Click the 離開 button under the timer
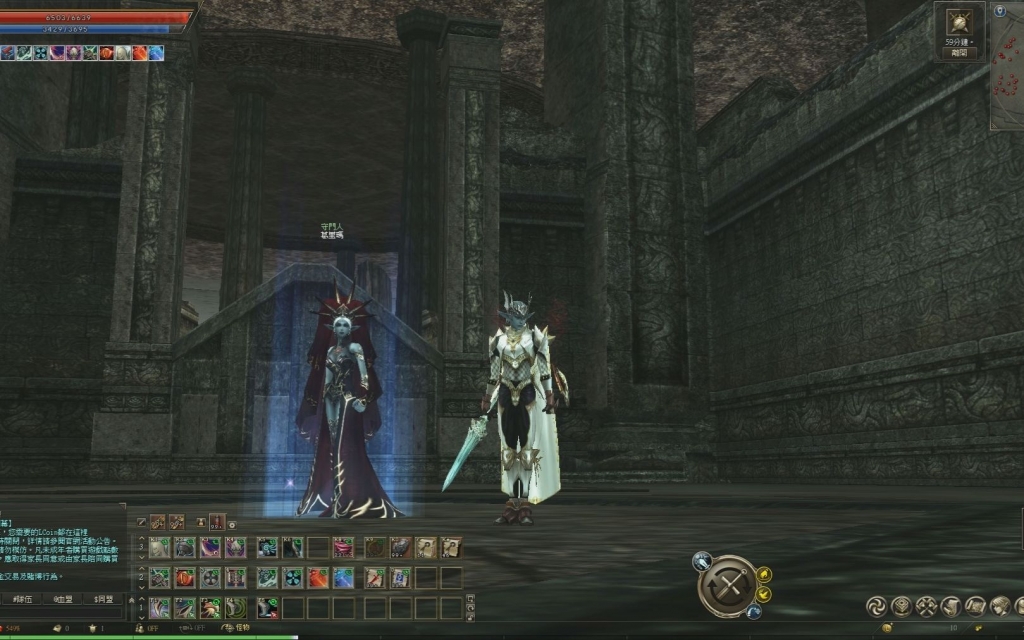This screenshot has width=1024, height=640. (x=959, y=53)
